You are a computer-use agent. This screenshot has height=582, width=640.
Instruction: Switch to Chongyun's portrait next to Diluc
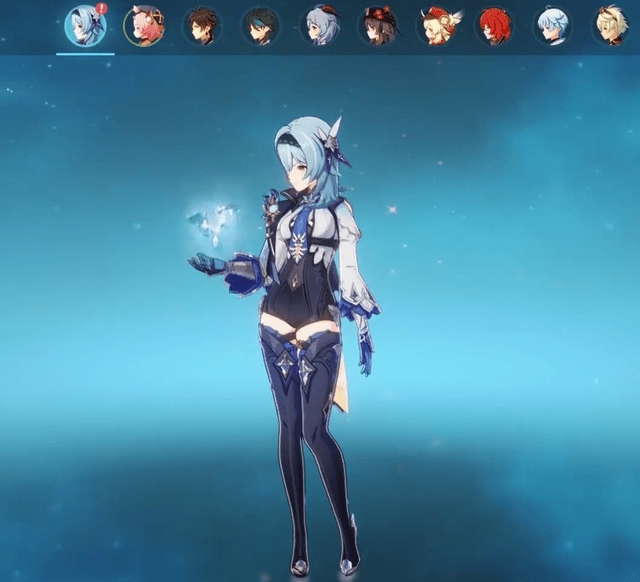pyautogui.click(x=552, y=26)
